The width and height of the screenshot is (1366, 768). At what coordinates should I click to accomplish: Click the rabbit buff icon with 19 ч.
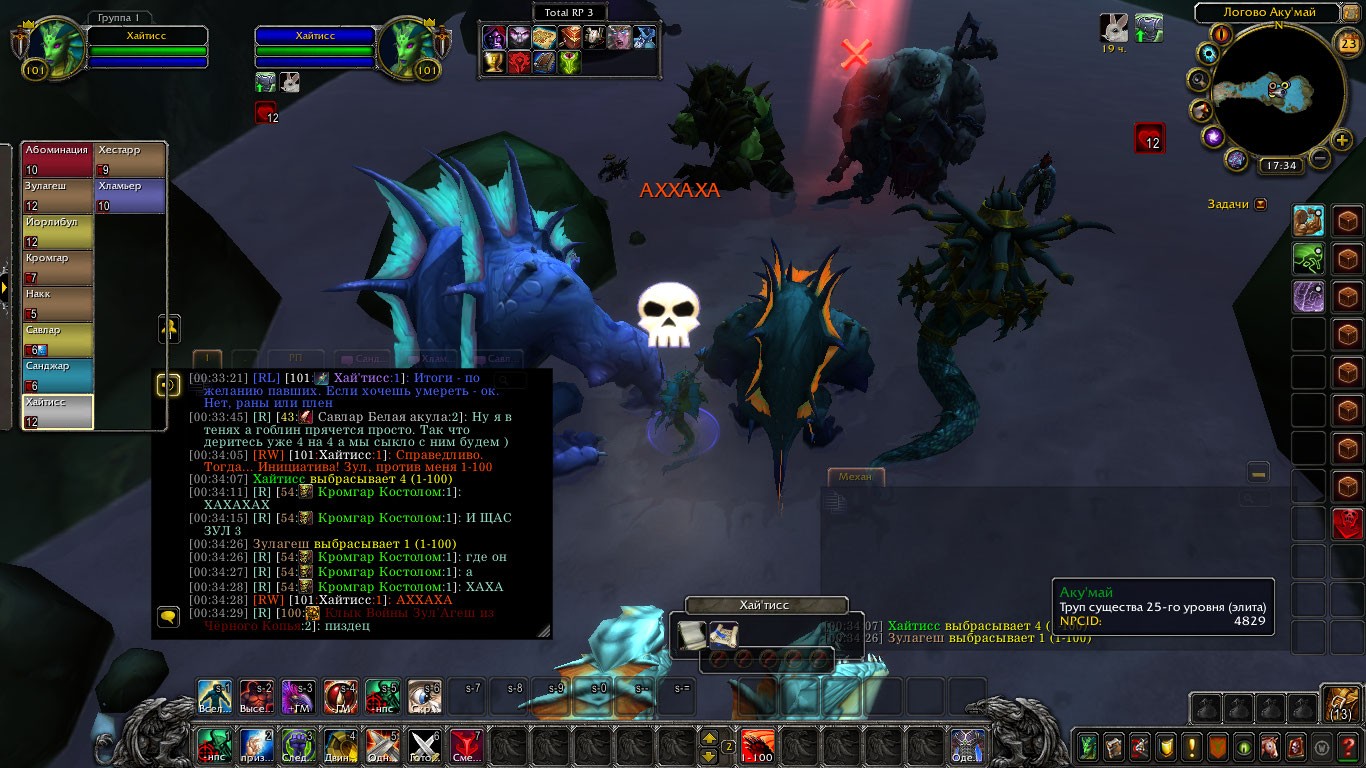click(x=1113, y=28)
